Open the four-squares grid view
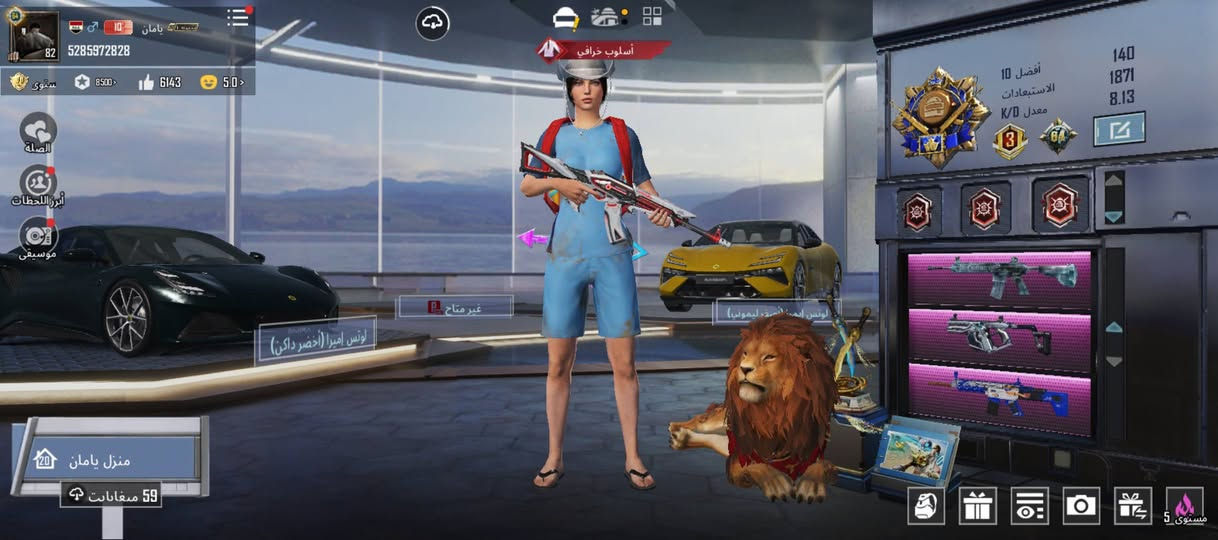This screenshot has height=540, width=1218. point(652,16)
